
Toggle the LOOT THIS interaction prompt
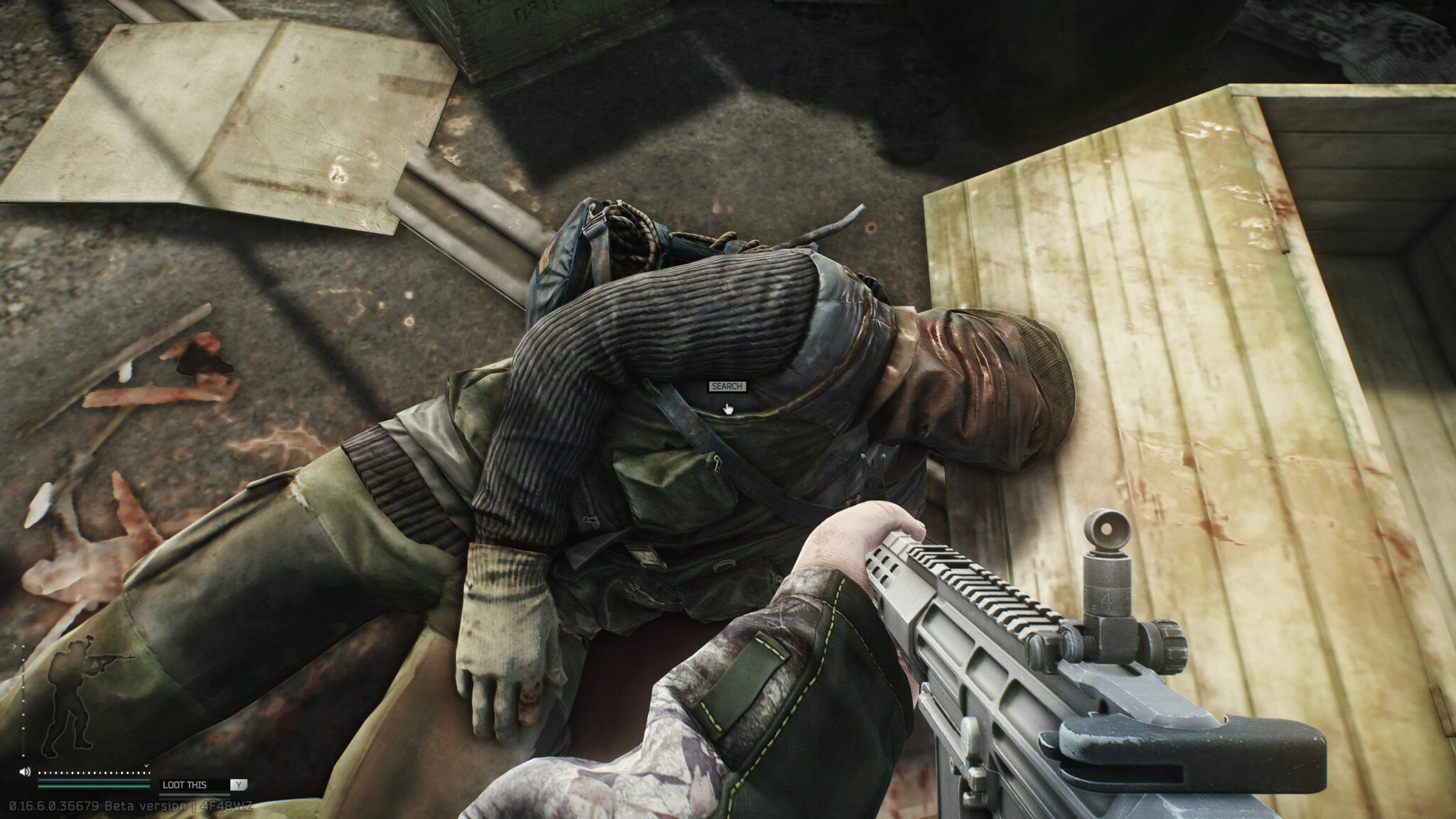tap(185, 785)
